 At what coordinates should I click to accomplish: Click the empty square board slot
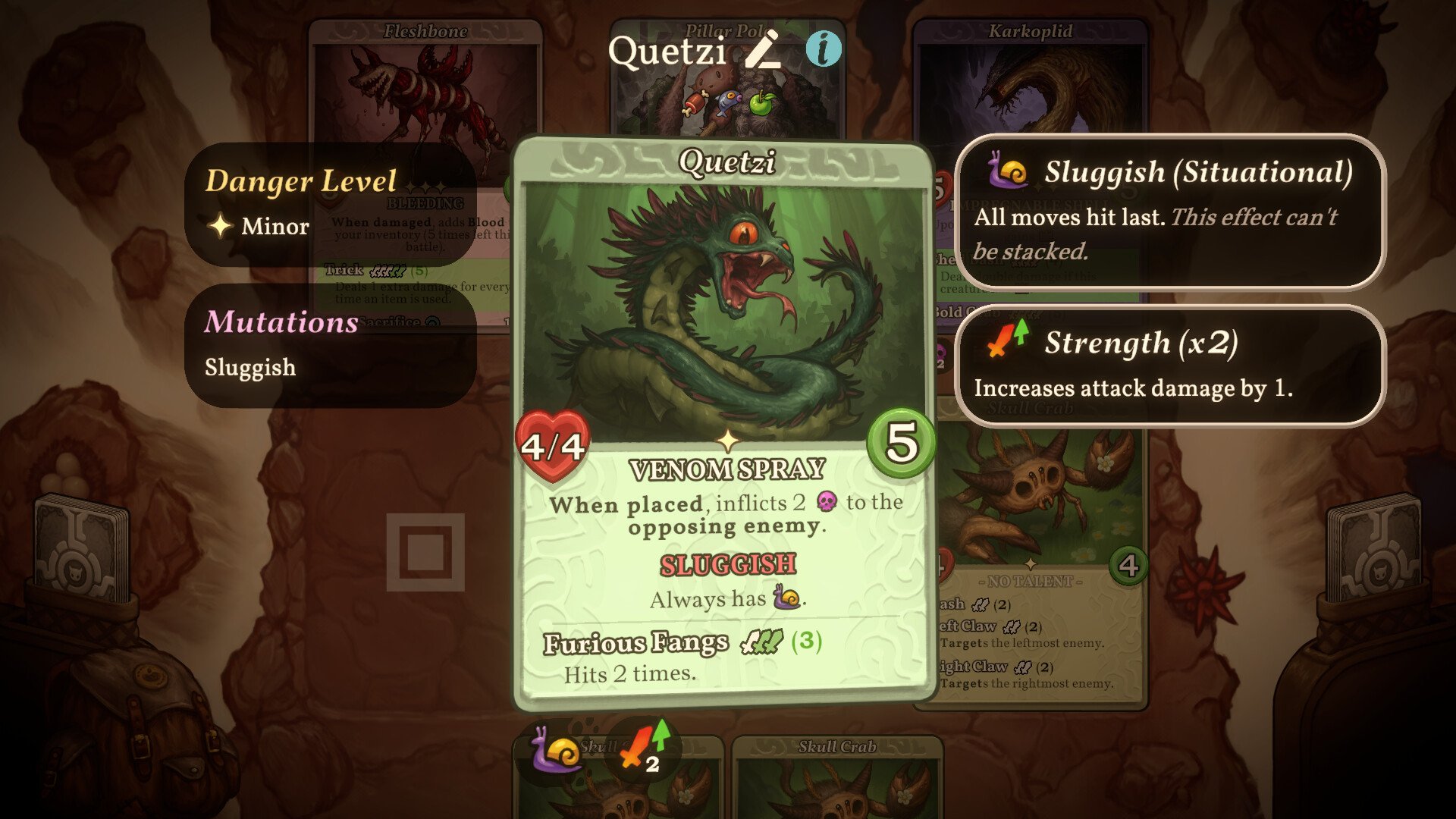(425, 552)
